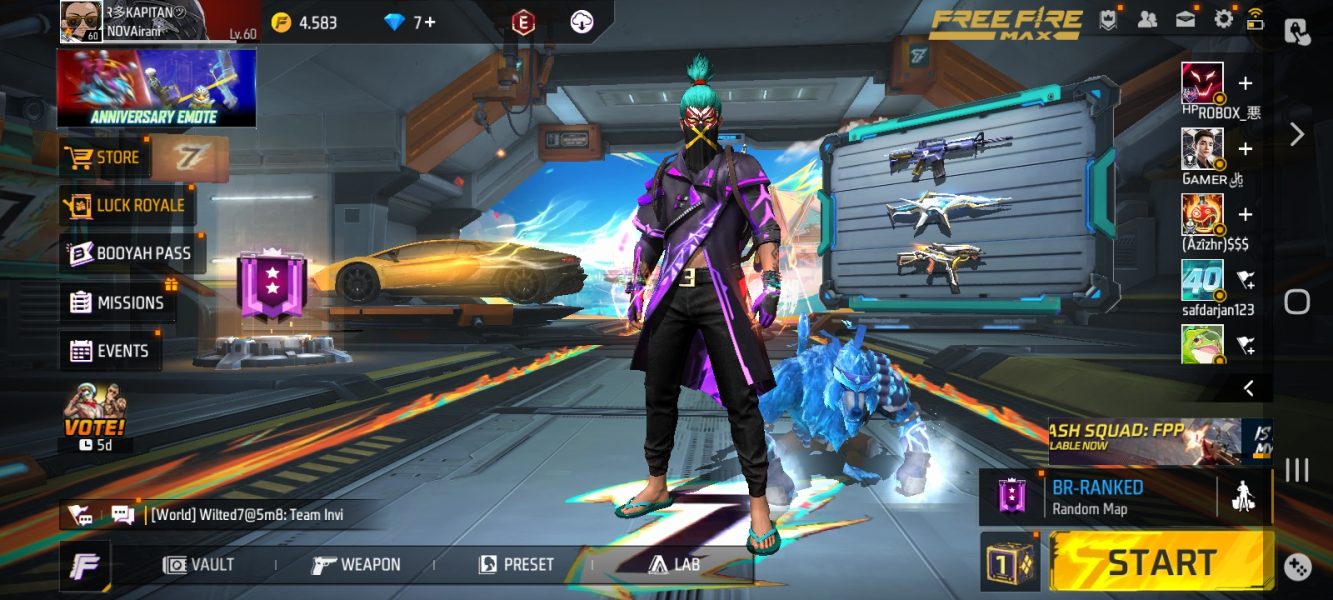
Task: Open the Lab tab
Action: (674, 565)
